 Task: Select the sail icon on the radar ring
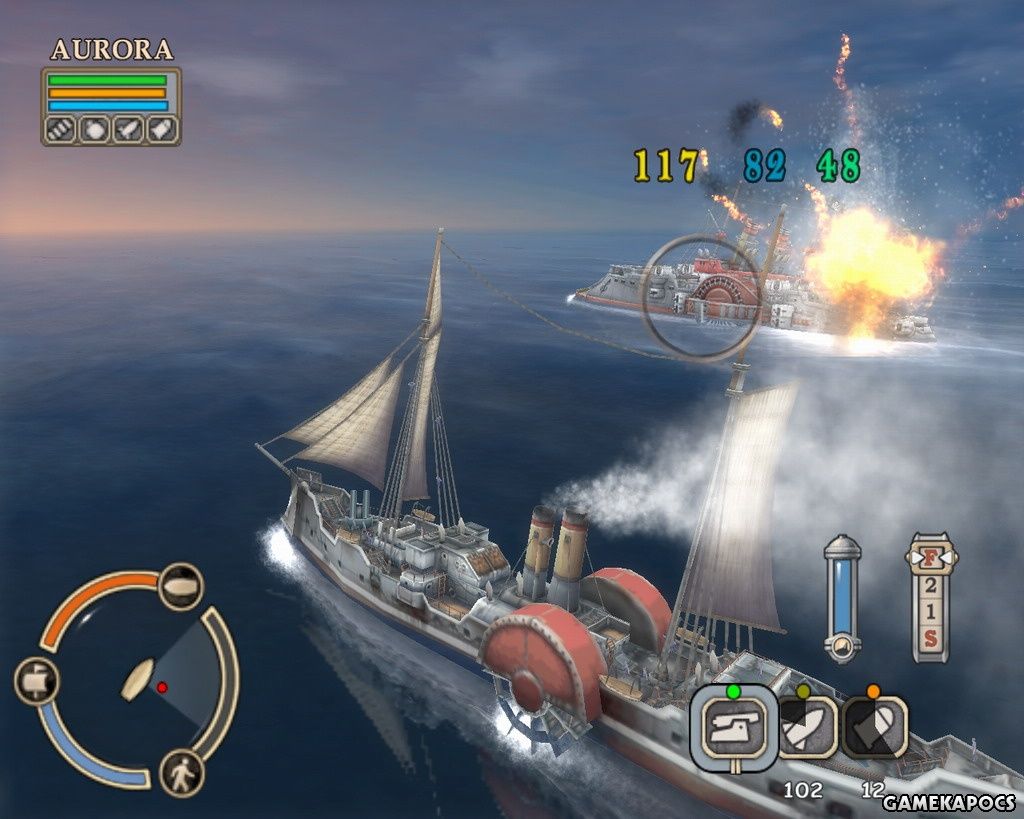point(37,681)
